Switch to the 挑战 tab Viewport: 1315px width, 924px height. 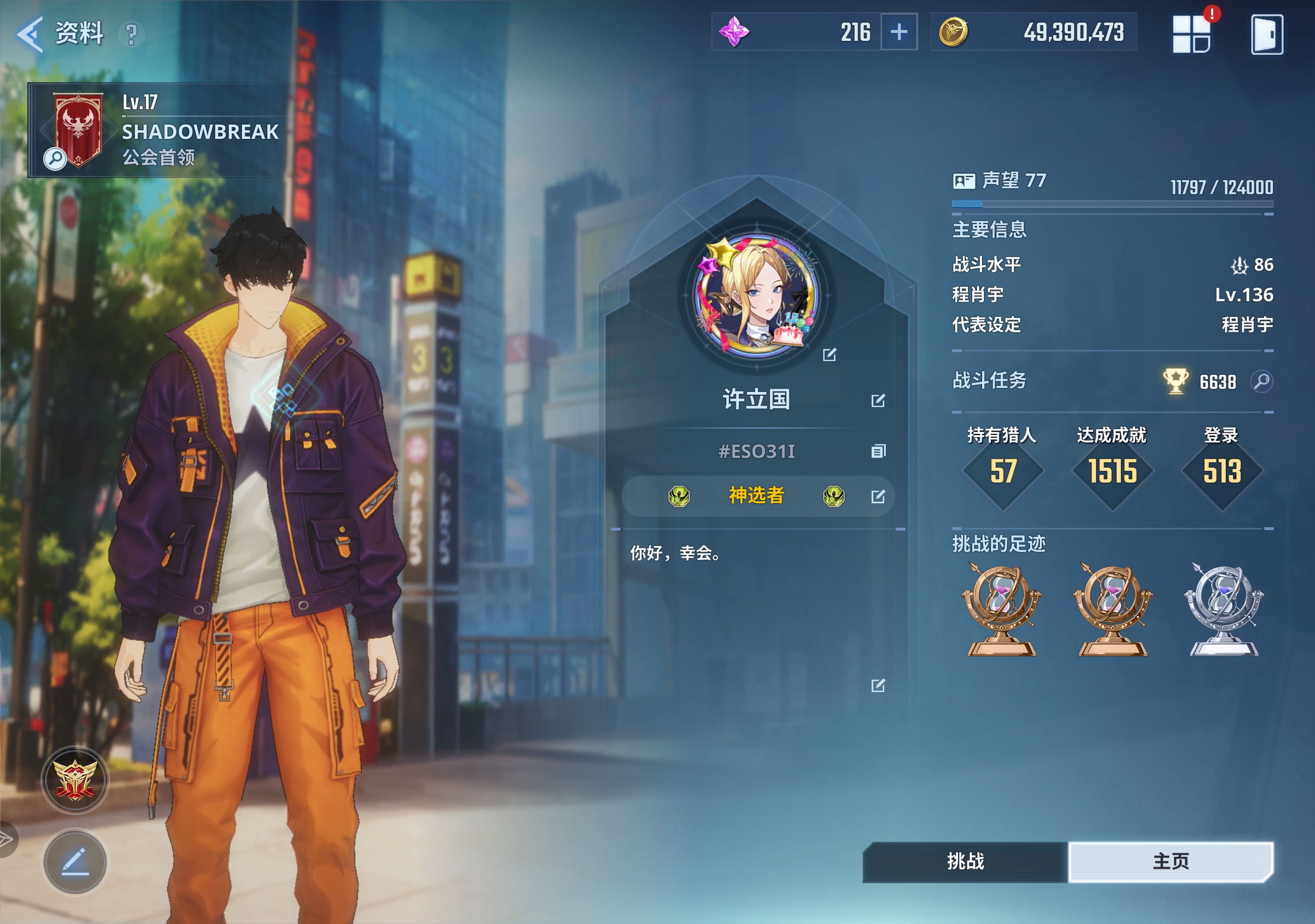tap(965, 861)
